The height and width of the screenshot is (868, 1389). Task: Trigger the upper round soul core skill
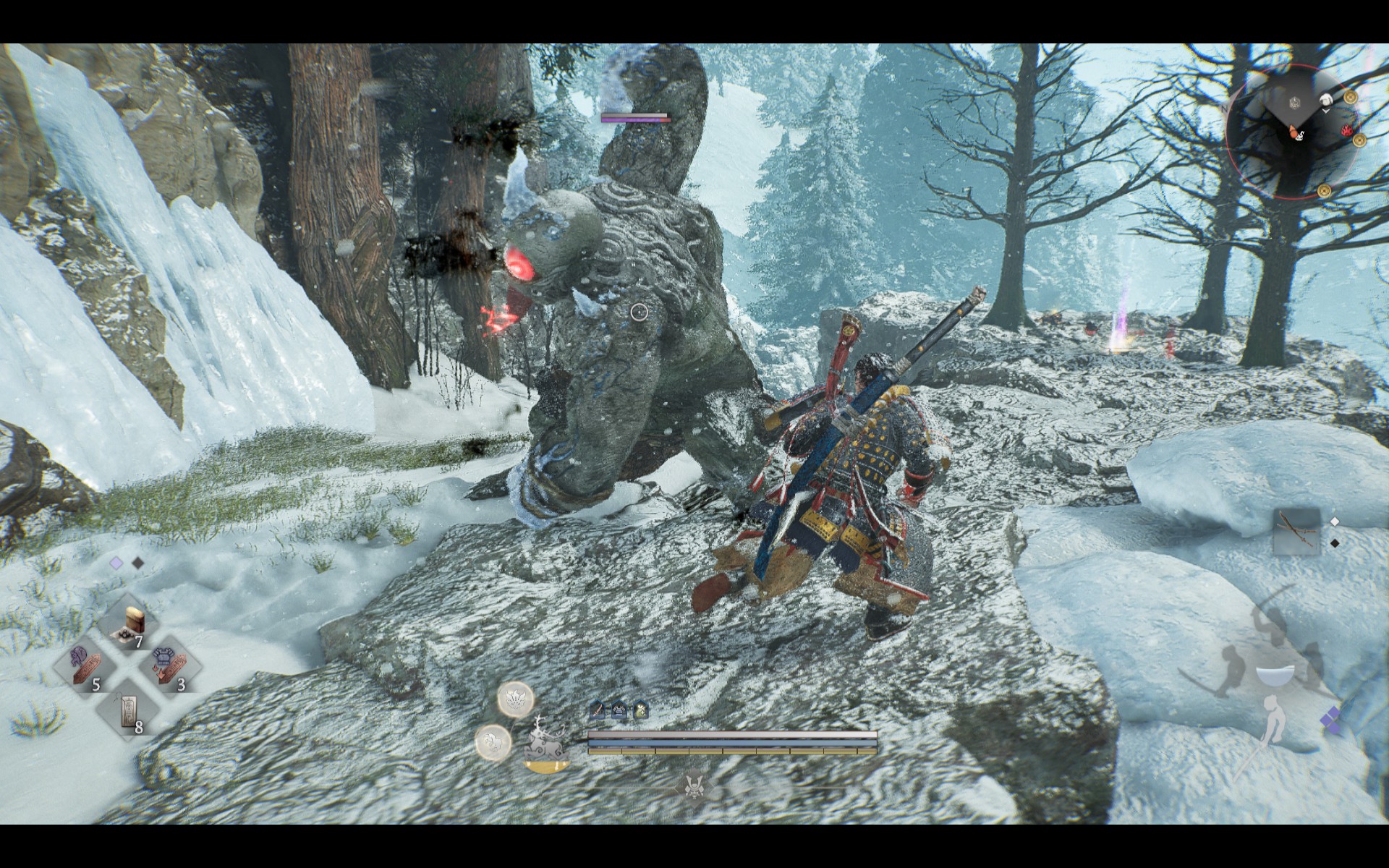click(515, 699)
